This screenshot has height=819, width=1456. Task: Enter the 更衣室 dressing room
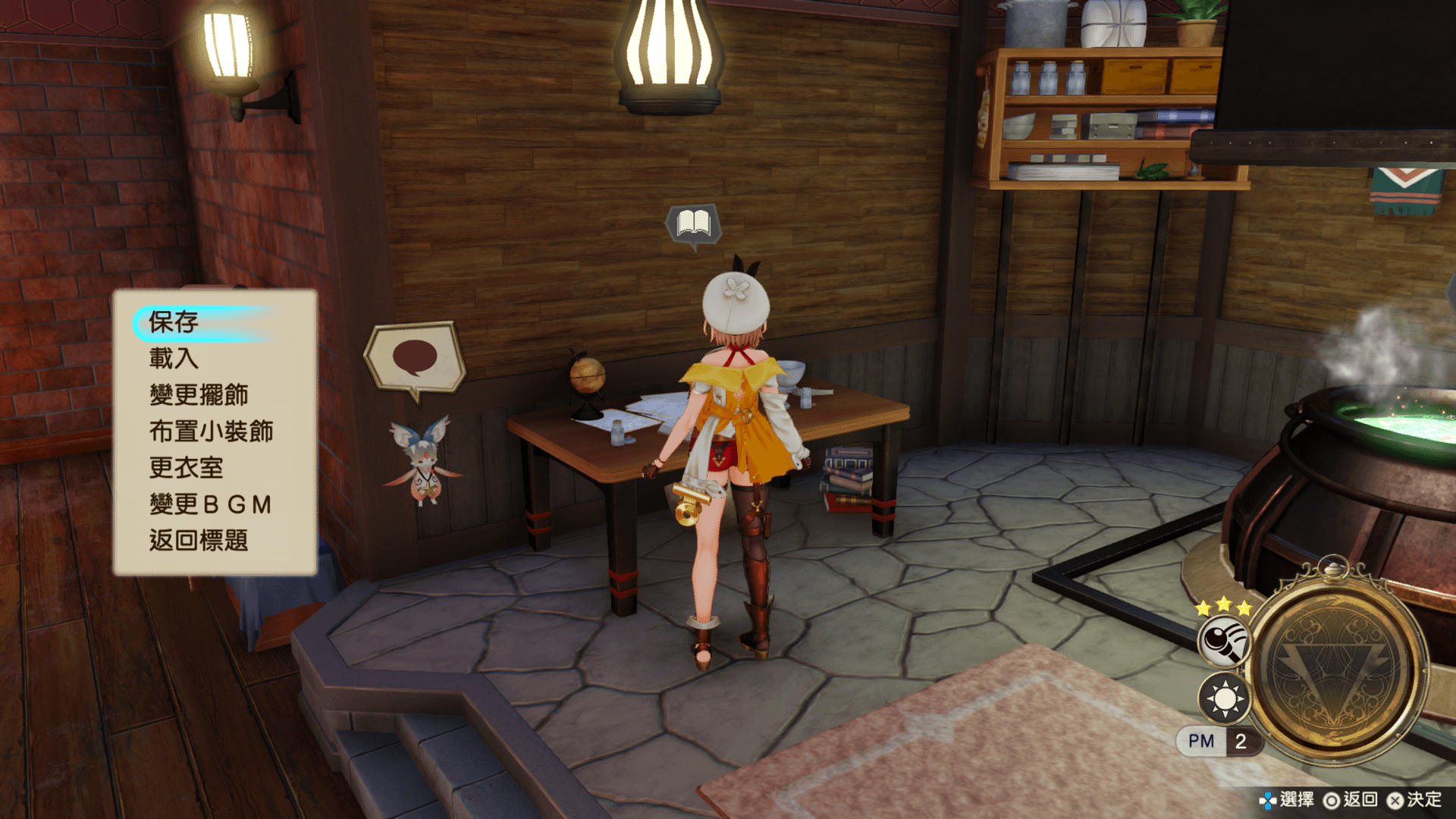coord(187,468)
